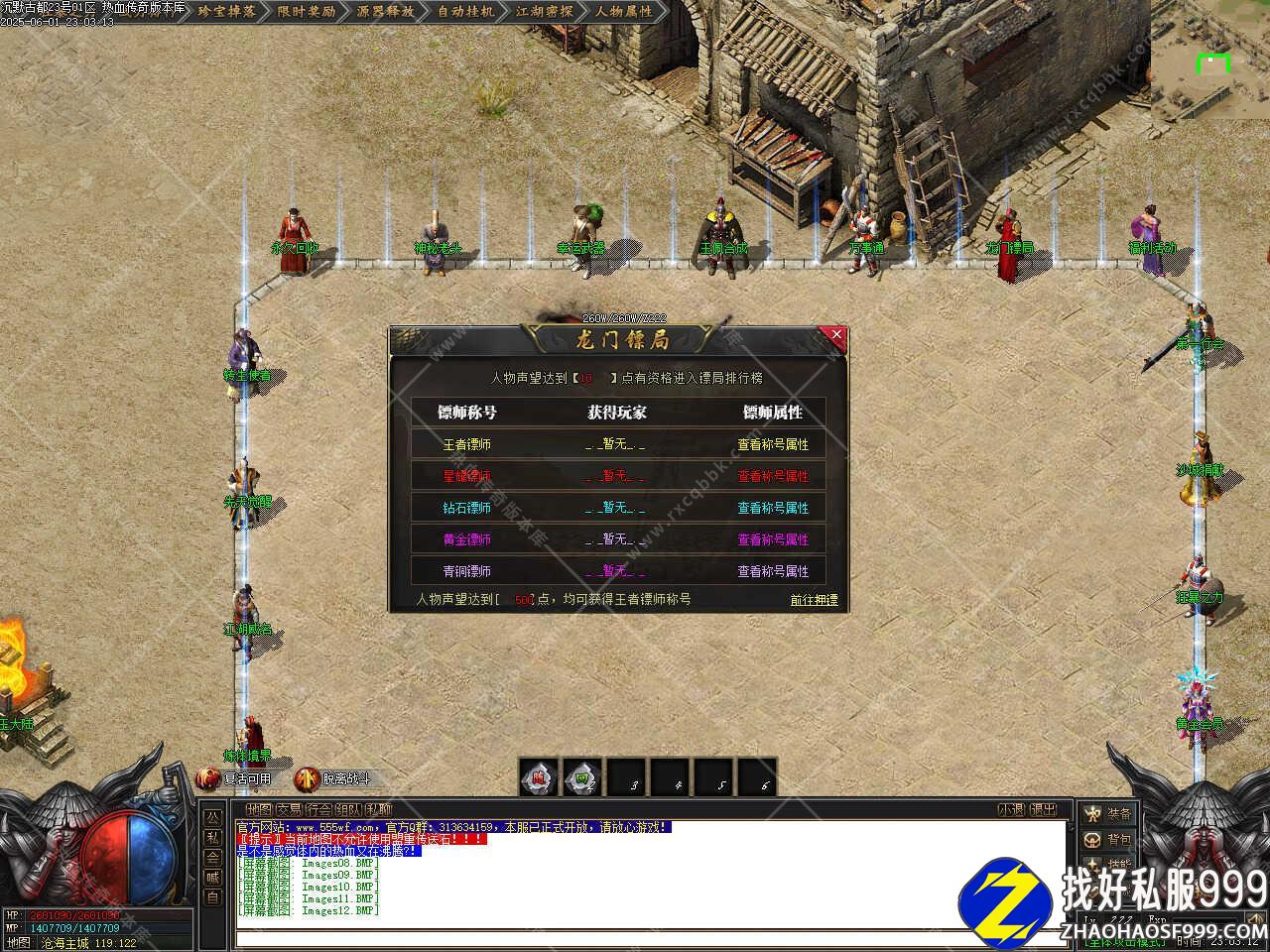
Task: View 王者镖师 title attributes
Action: (773, 444)
